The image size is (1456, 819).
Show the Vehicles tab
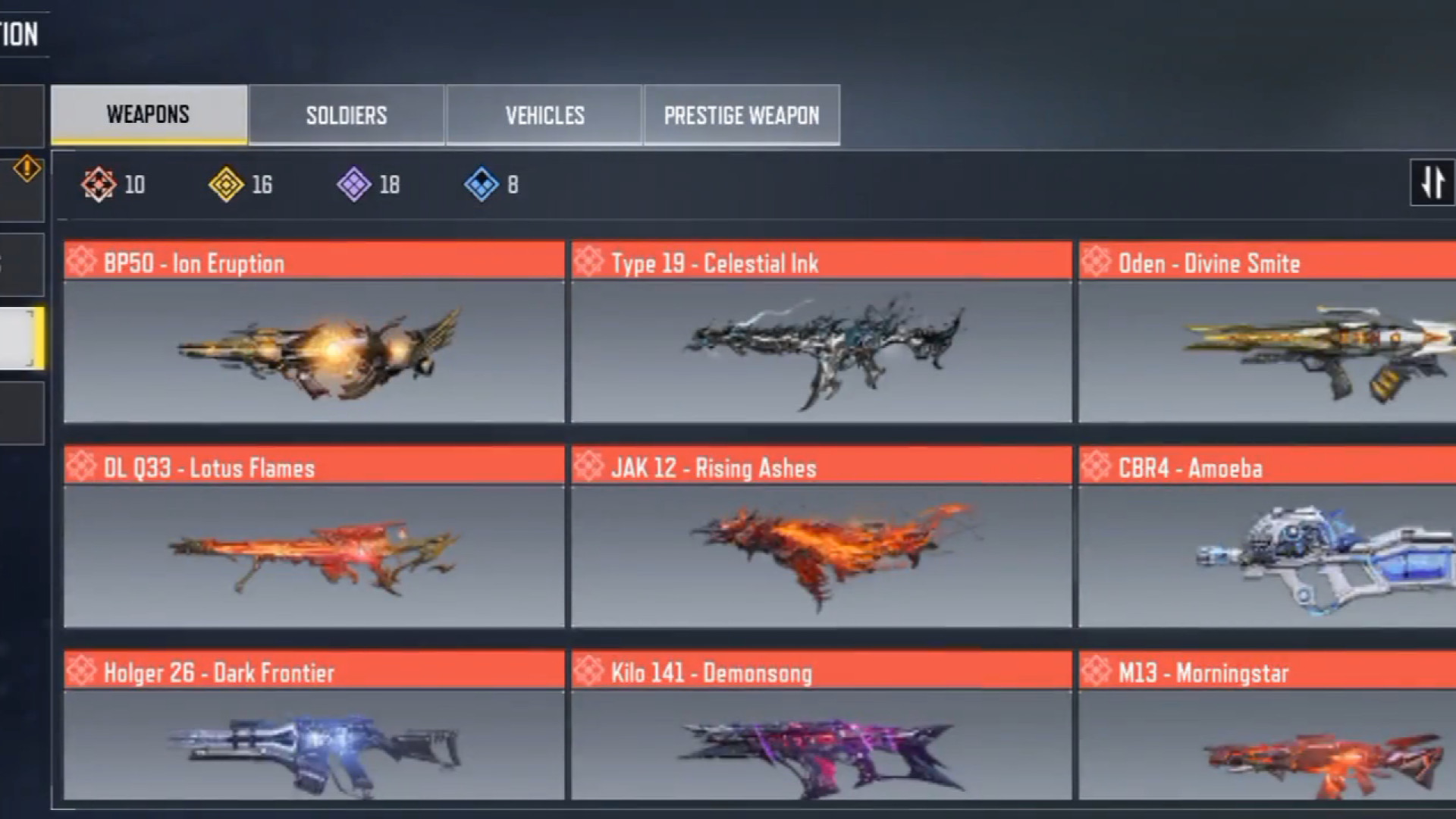[x=544, y=115]
